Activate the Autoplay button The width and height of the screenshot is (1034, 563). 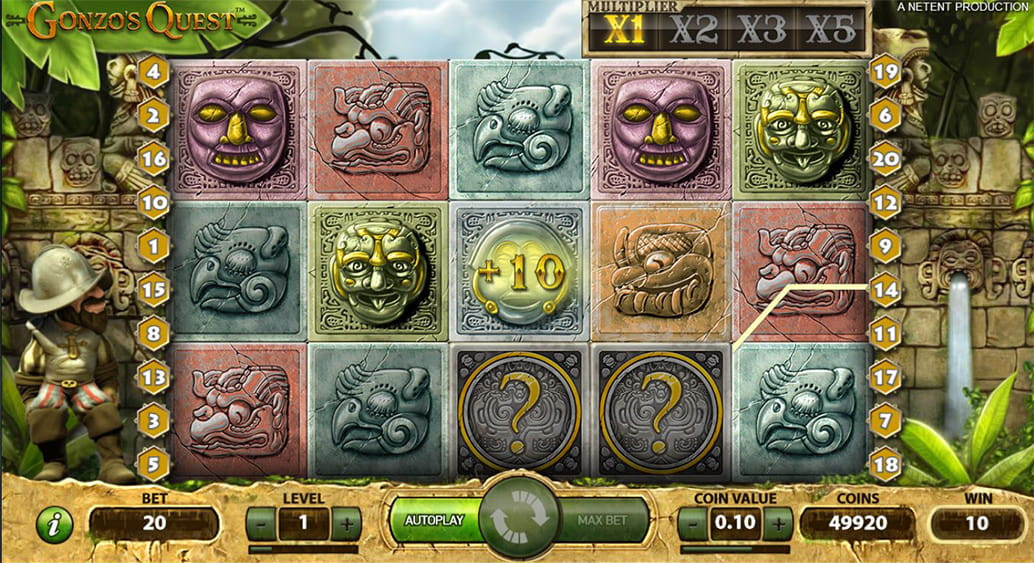(434, 521)
